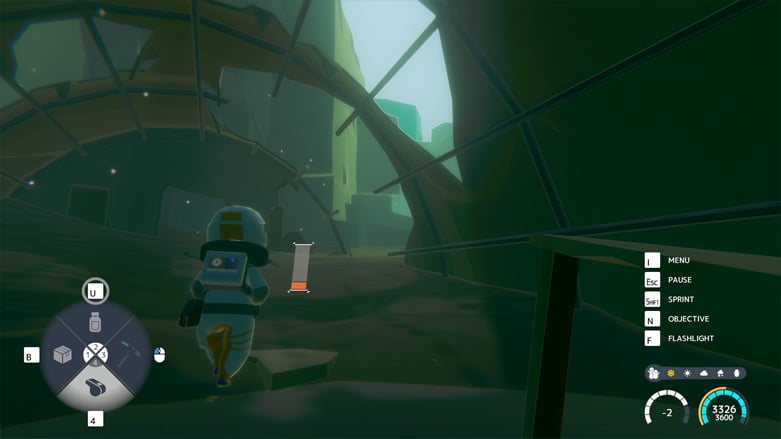781x439 pixels.
Task: Activate the highlighted whistle segment
Action: 95,385
